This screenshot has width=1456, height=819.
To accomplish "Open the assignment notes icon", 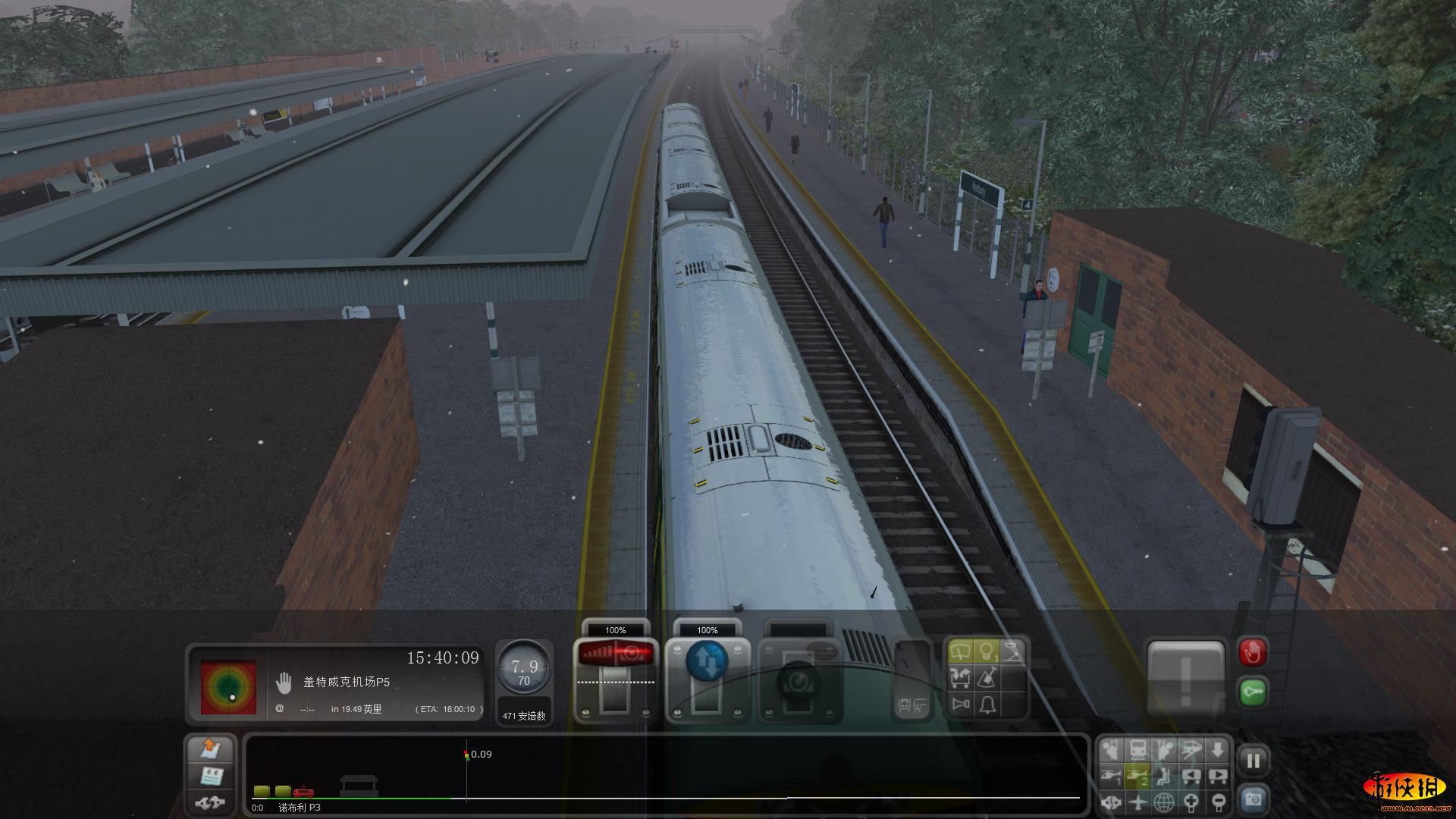I will tap(211, 776).
